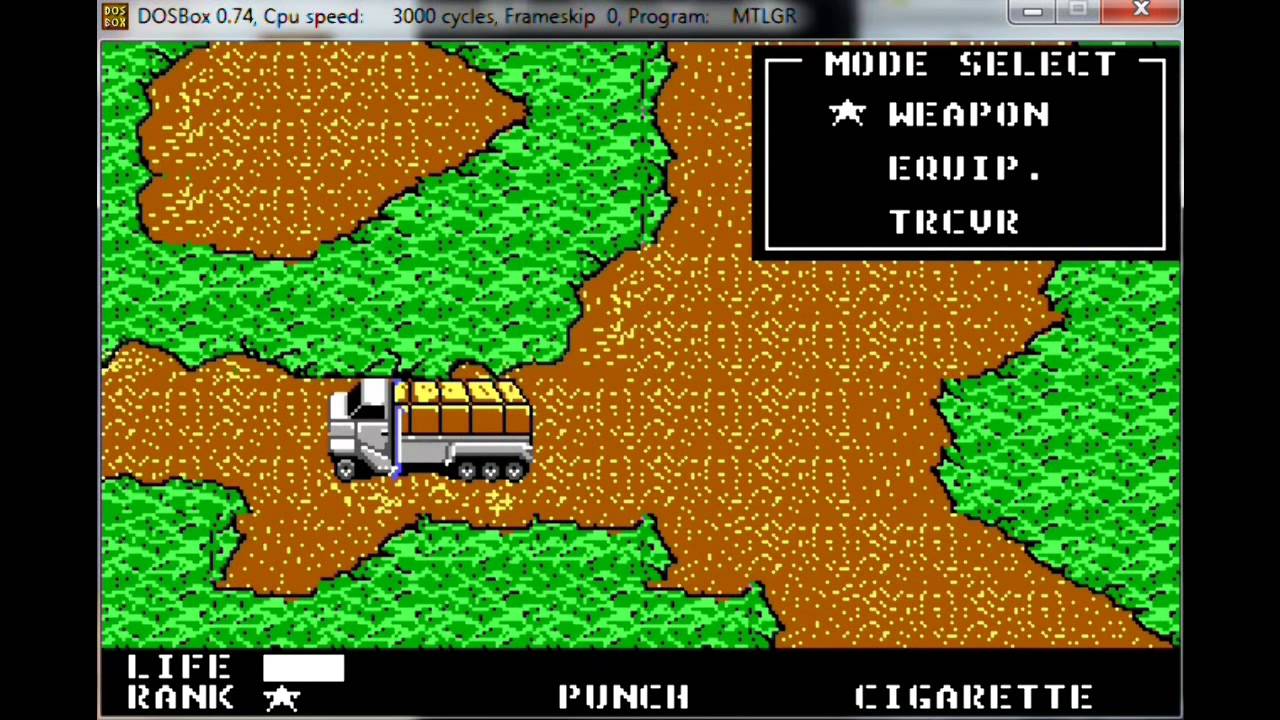1280x720 pixels.
Task: Click the minimize icon on the DOSBox window
Action: (x=1031, y=11)
